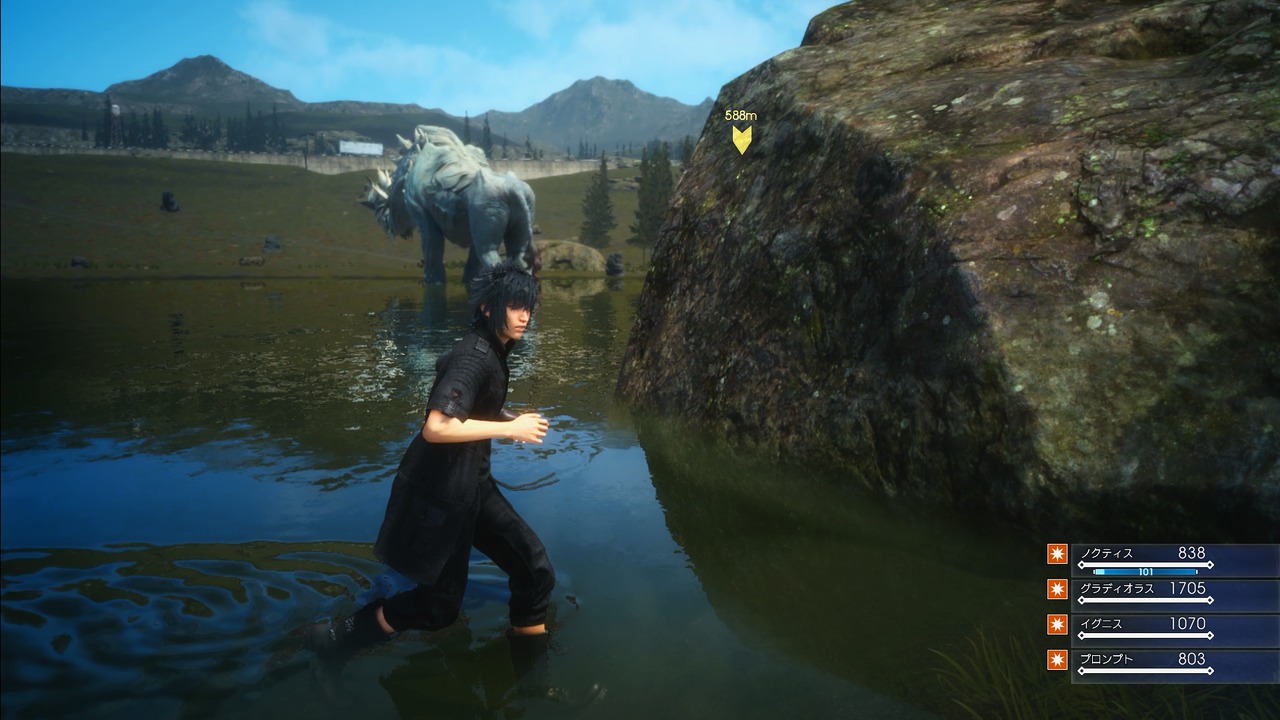This screenshot has width=1280, height=720.
Task: Click Gladiolus's full HP bar
Action: pyautogui.click(x=1145, y=600)
